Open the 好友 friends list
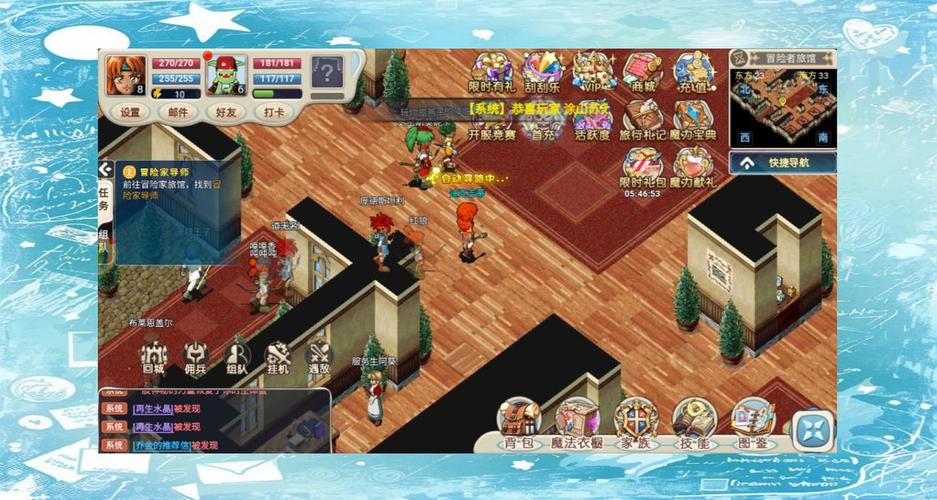Screen dimensions: 937x500 coord(228,113)
